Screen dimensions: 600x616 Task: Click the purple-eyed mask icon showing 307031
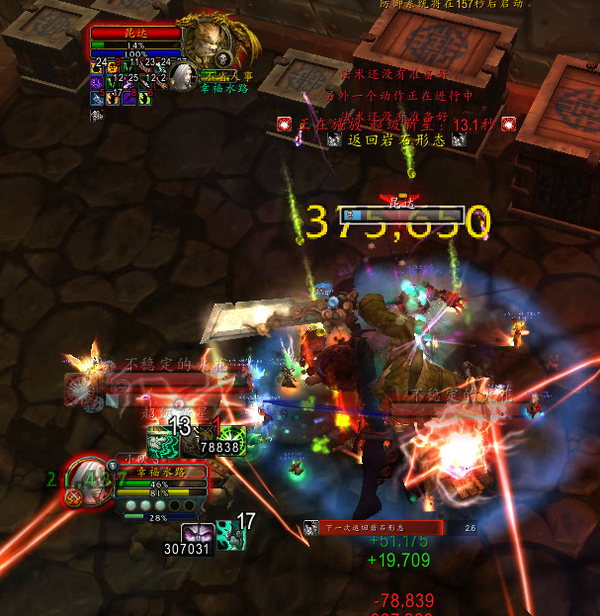pos(196,534)
